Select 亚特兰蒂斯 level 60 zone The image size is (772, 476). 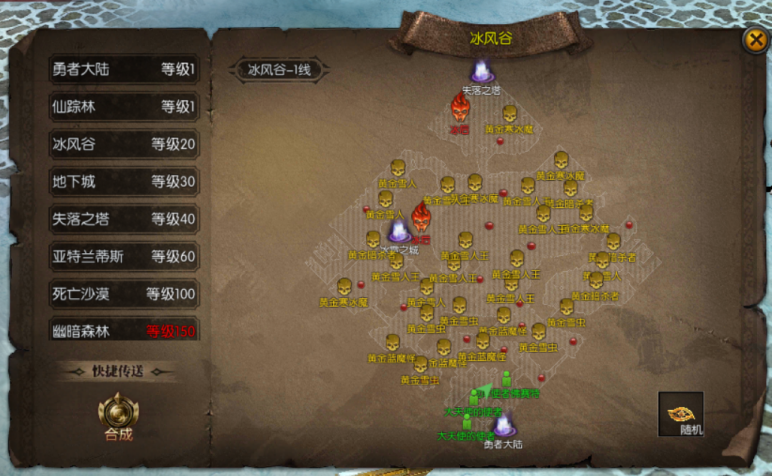124,256
